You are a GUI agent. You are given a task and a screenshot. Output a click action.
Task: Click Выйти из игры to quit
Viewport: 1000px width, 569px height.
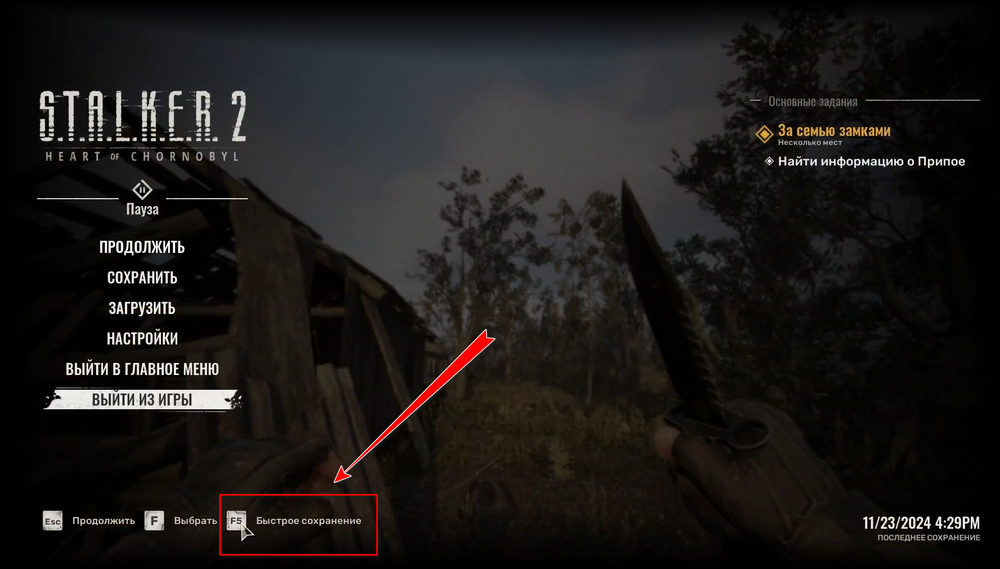(x=142, y=401)
